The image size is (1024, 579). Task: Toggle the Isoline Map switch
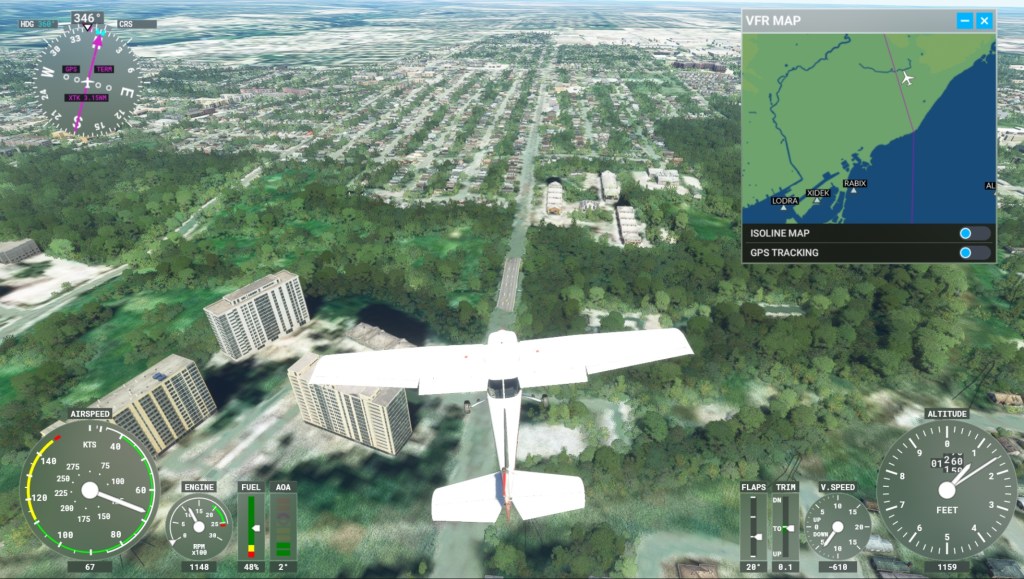click(x=973, y=233)
